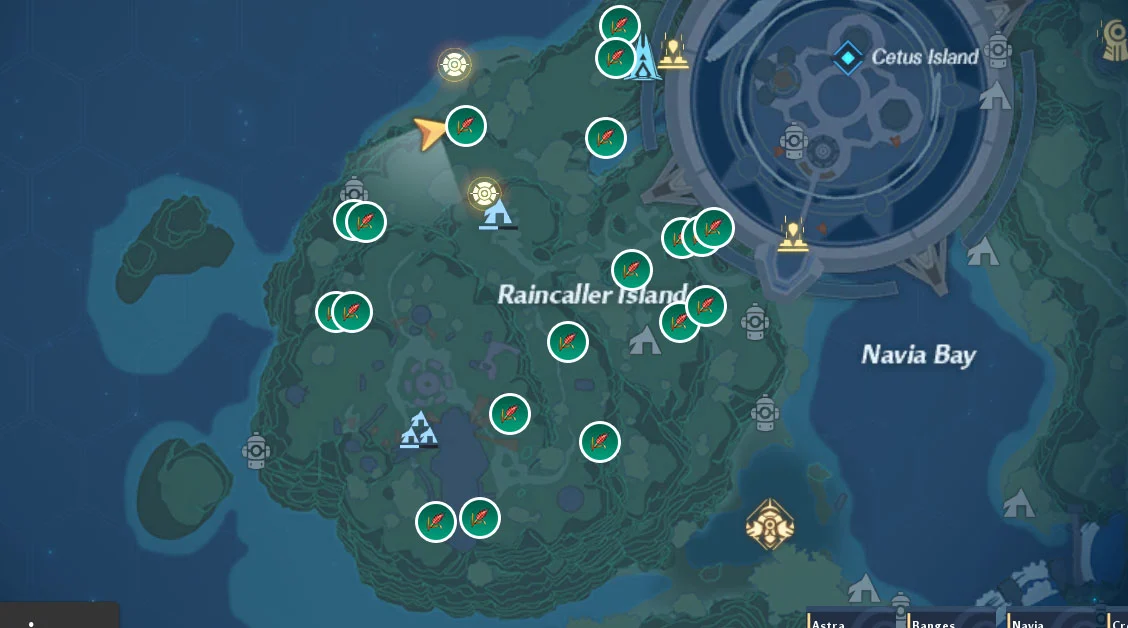Select the feather marker above the Raincaller Island label
1128x628 pixels.
tap(632, 270)
